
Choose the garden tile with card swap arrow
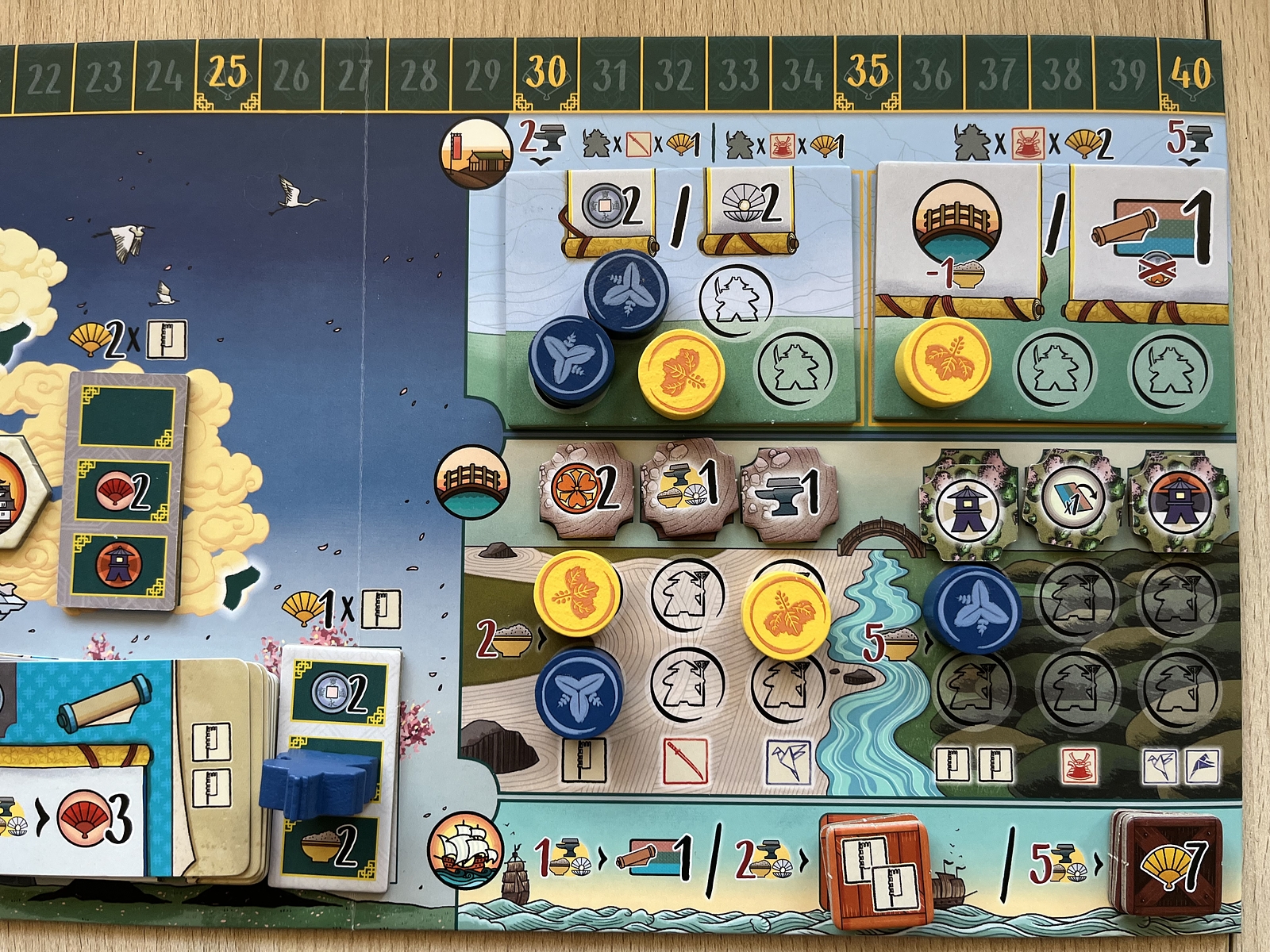click(x=1075, y=500)
